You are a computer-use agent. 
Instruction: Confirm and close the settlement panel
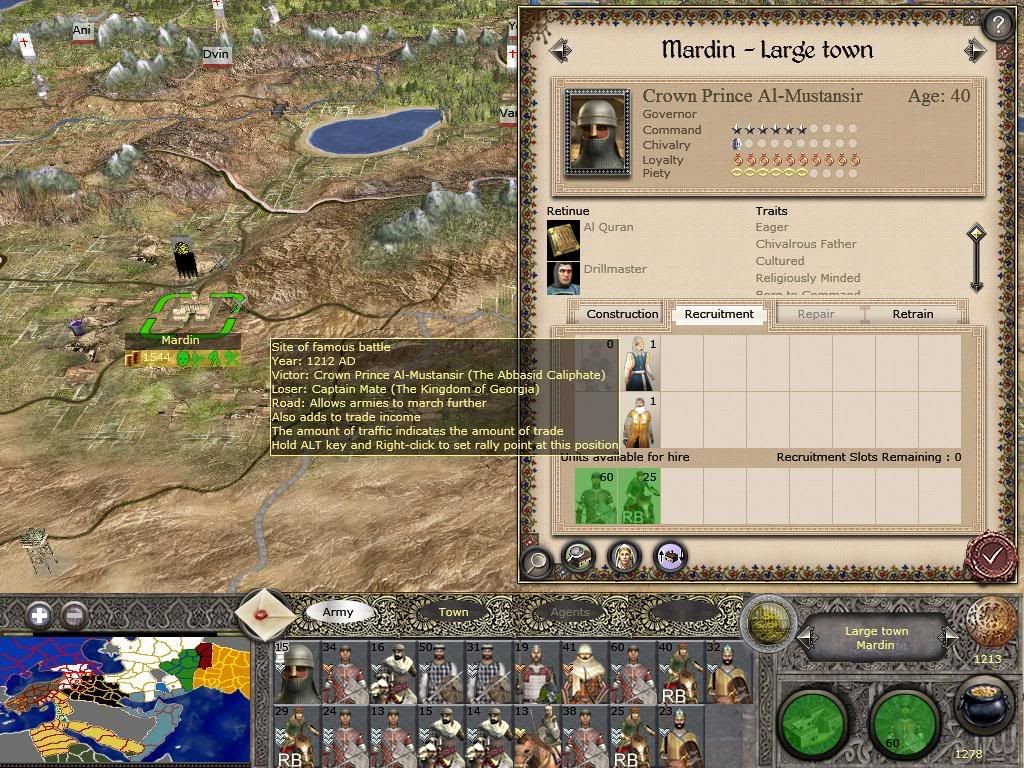pos(991,554)
